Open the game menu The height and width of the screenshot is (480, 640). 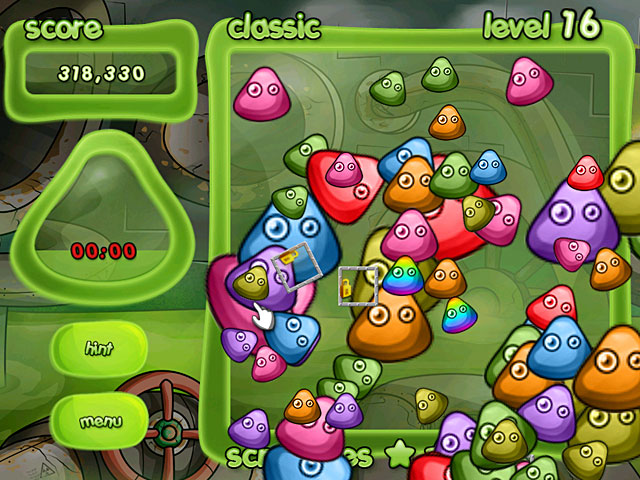coord(99,421)
